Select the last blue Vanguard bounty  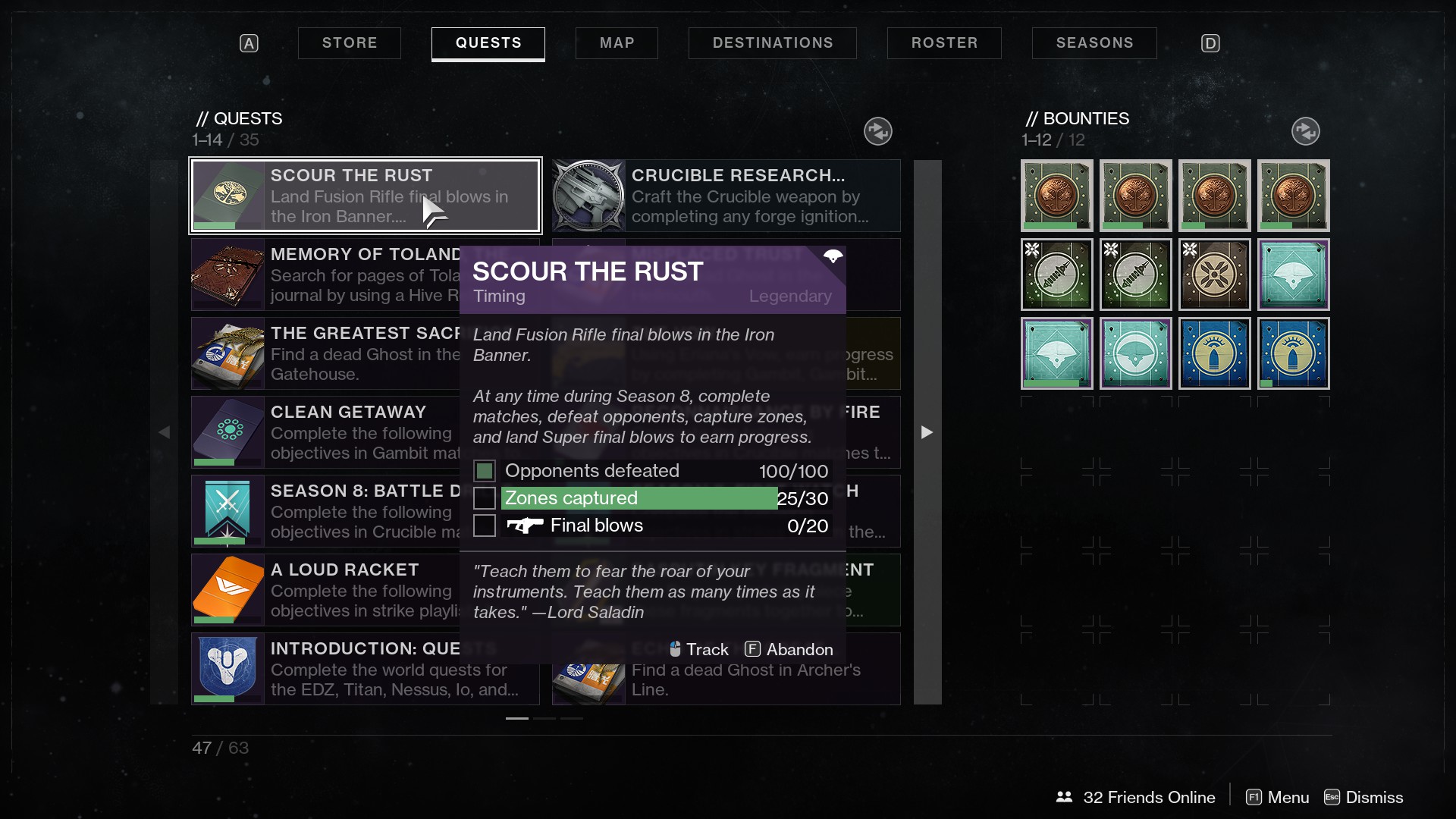(x=1293, y=353)
